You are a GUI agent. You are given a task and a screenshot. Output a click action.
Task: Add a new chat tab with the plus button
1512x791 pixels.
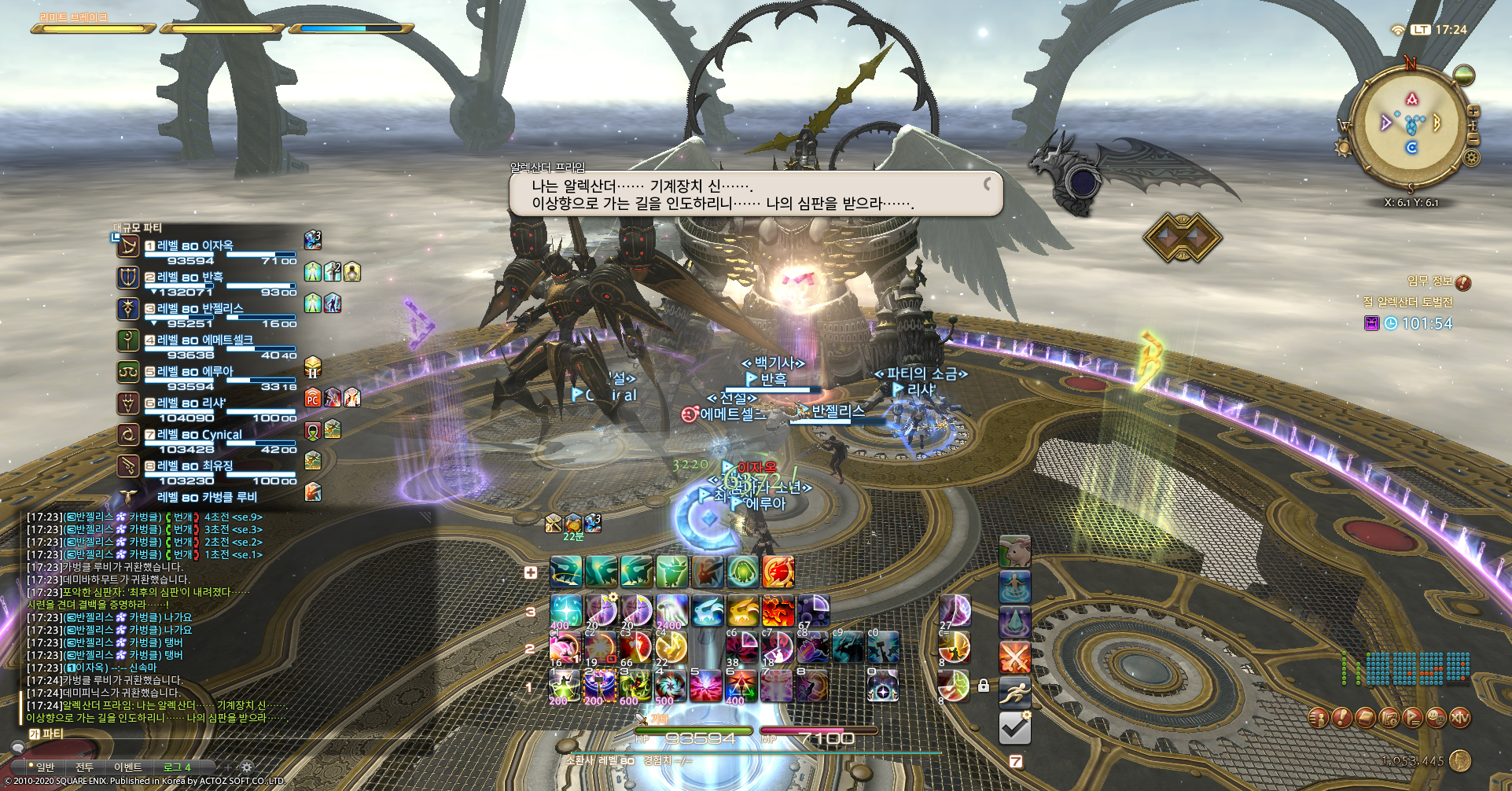point(227,767)
